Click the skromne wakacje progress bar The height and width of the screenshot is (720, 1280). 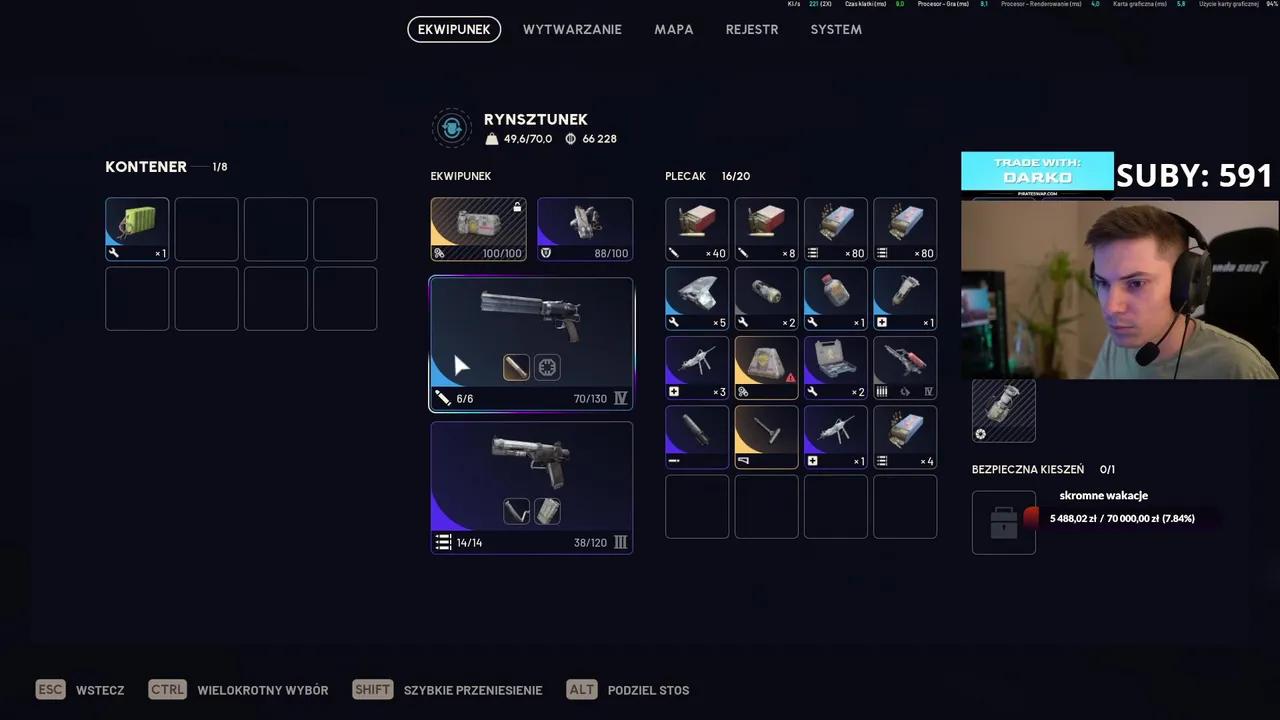pyautogui.click(x=1122, y=518)
